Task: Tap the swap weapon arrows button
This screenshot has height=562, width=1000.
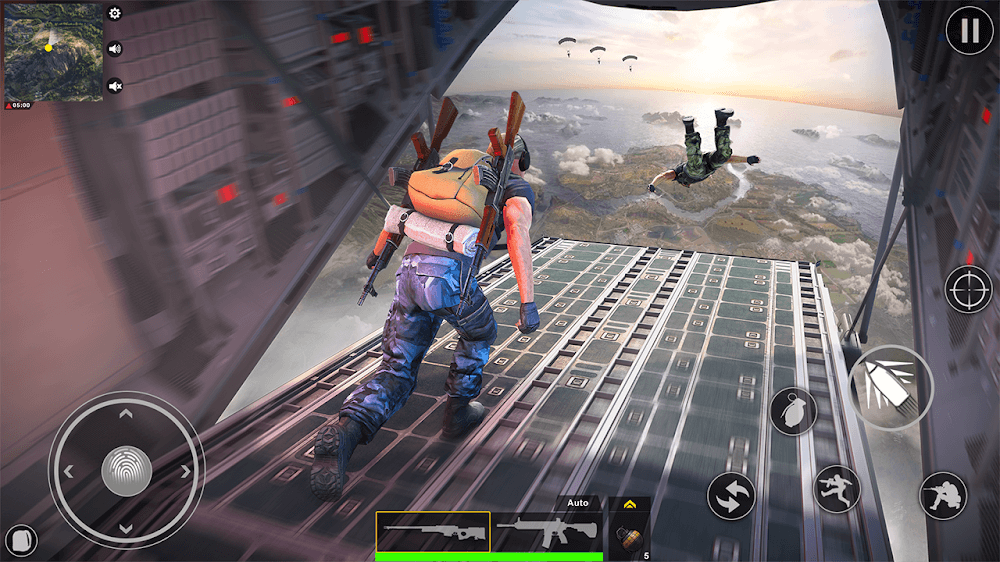Action: (731, 497)
